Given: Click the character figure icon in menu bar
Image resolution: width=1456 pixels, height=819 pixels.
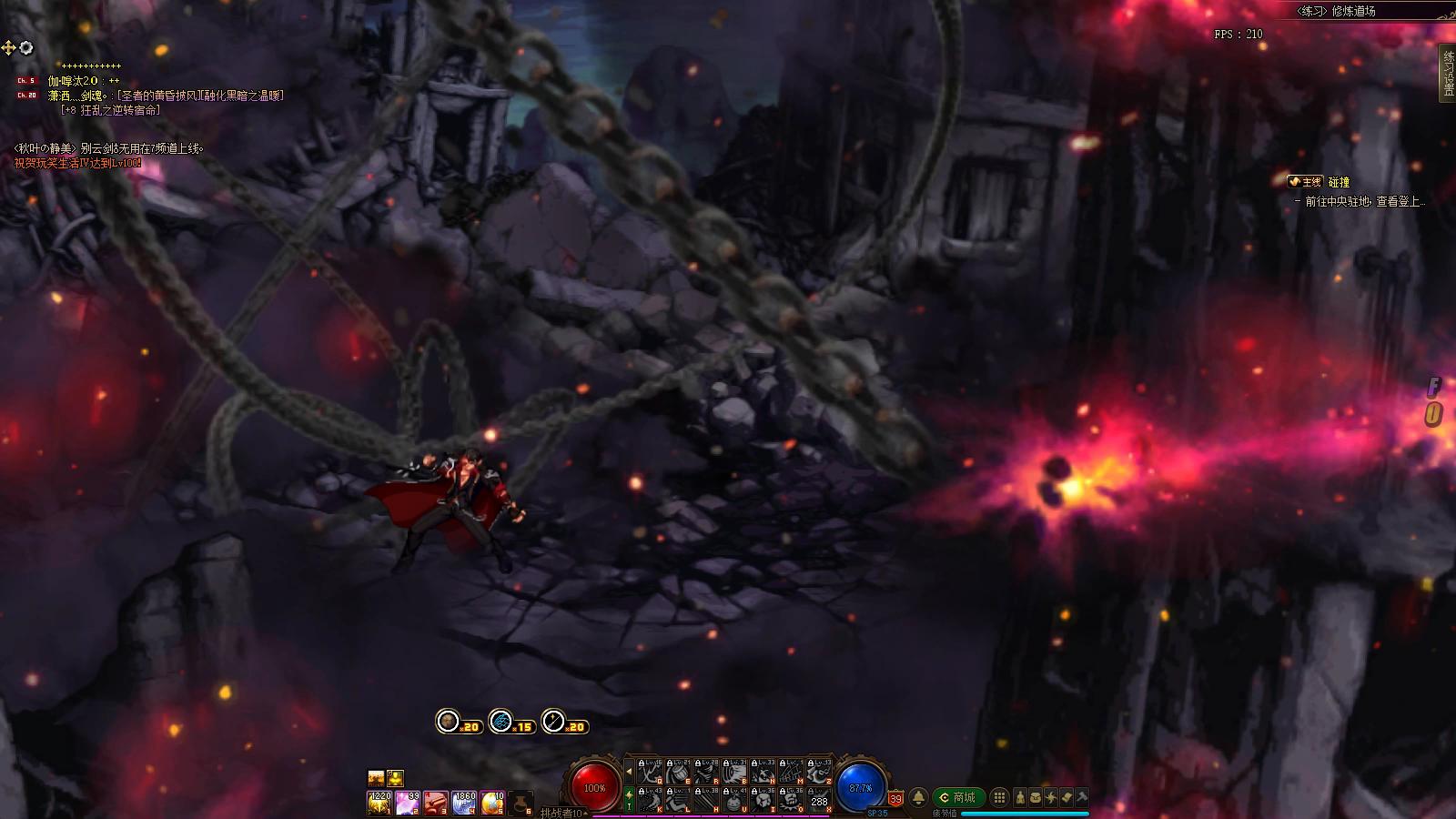Looking at the screenshot, I should [1021, 798].
